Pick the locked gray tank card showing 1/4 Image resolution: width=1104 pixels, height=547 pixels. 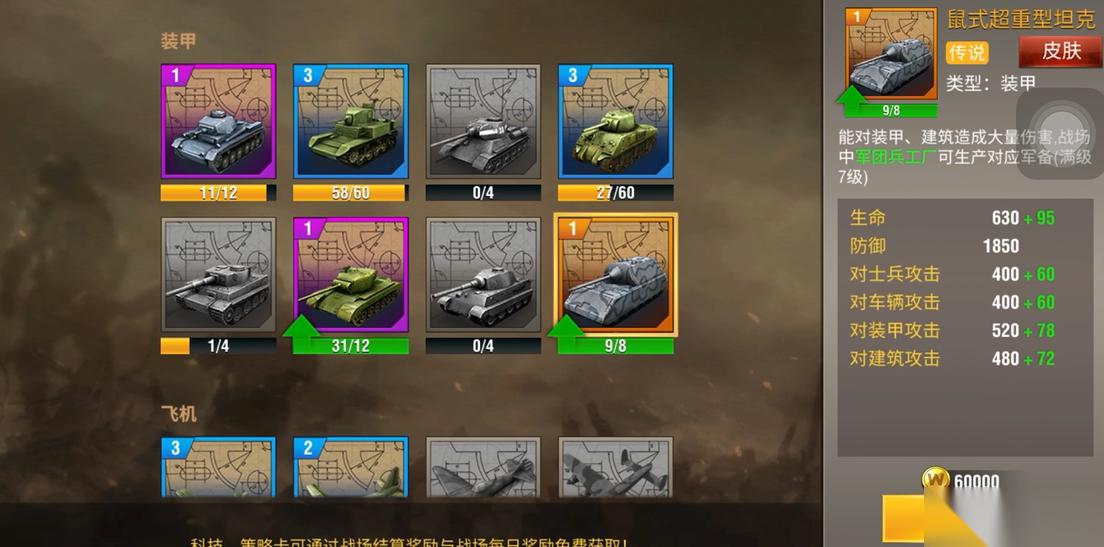pyautogui.click(x=218, y=275)
